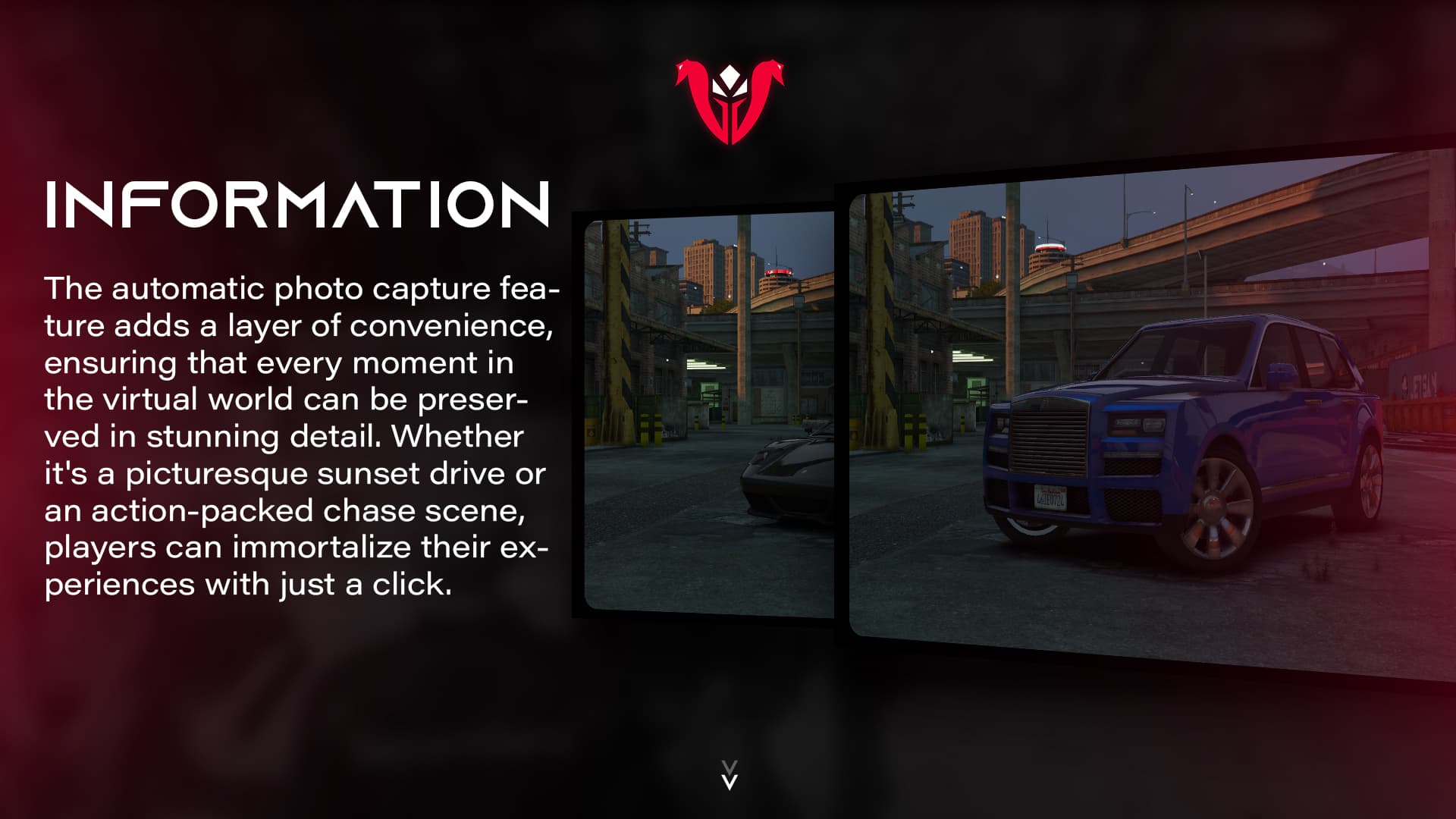The width and height of the screenshot is (1456, 819).
Task: Click the red winged logo emblem
Action: pos(729,102)
